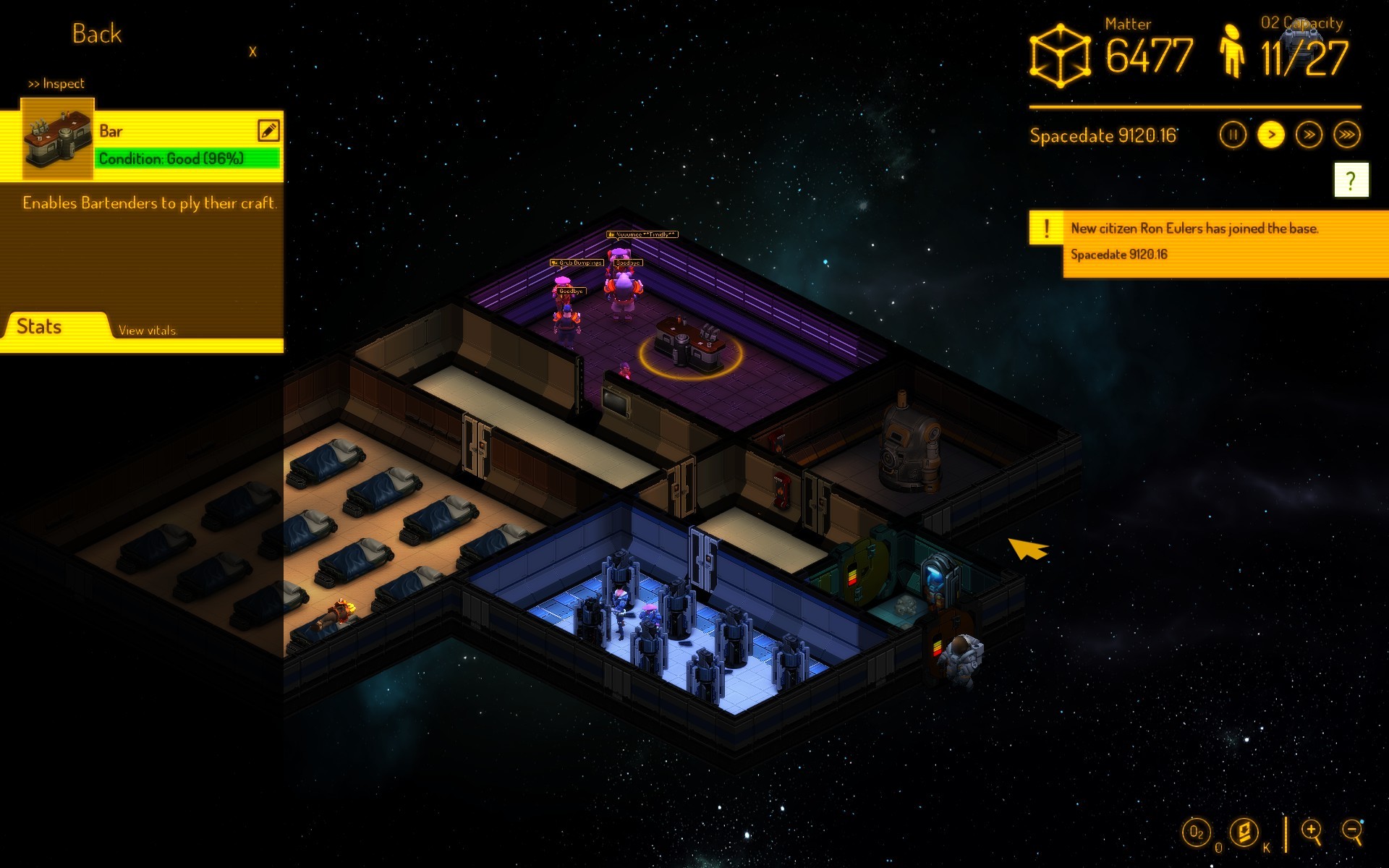Edit the Bar name using the pencil icon

click(268, 131)
